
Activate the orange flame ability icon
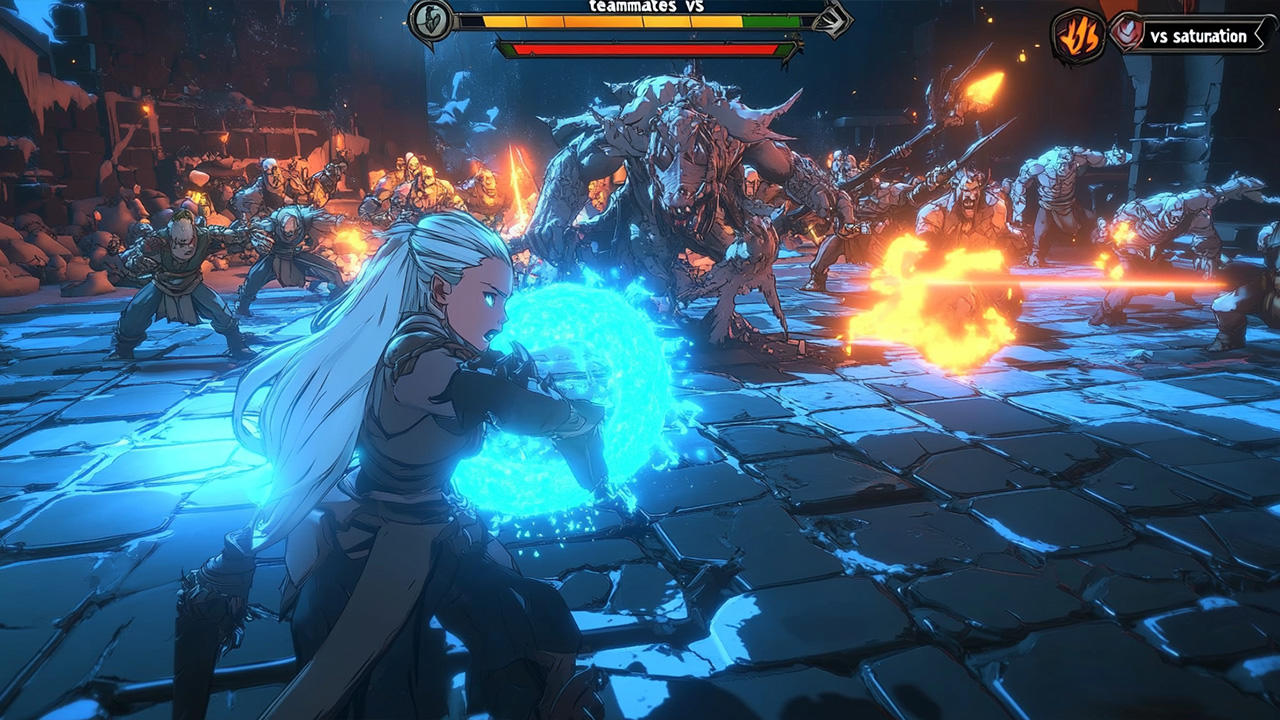(1077, 37)
